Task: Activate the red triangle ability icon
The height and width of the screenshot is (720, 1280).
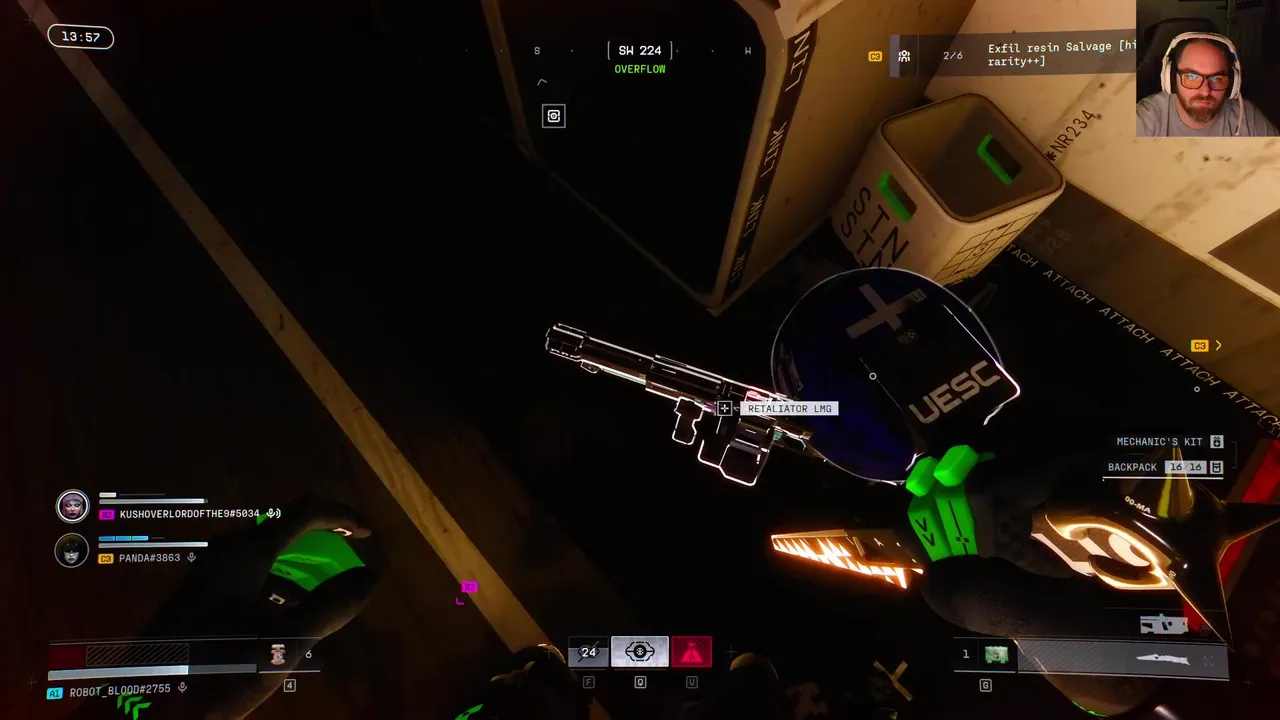Action: click(691, 652)
